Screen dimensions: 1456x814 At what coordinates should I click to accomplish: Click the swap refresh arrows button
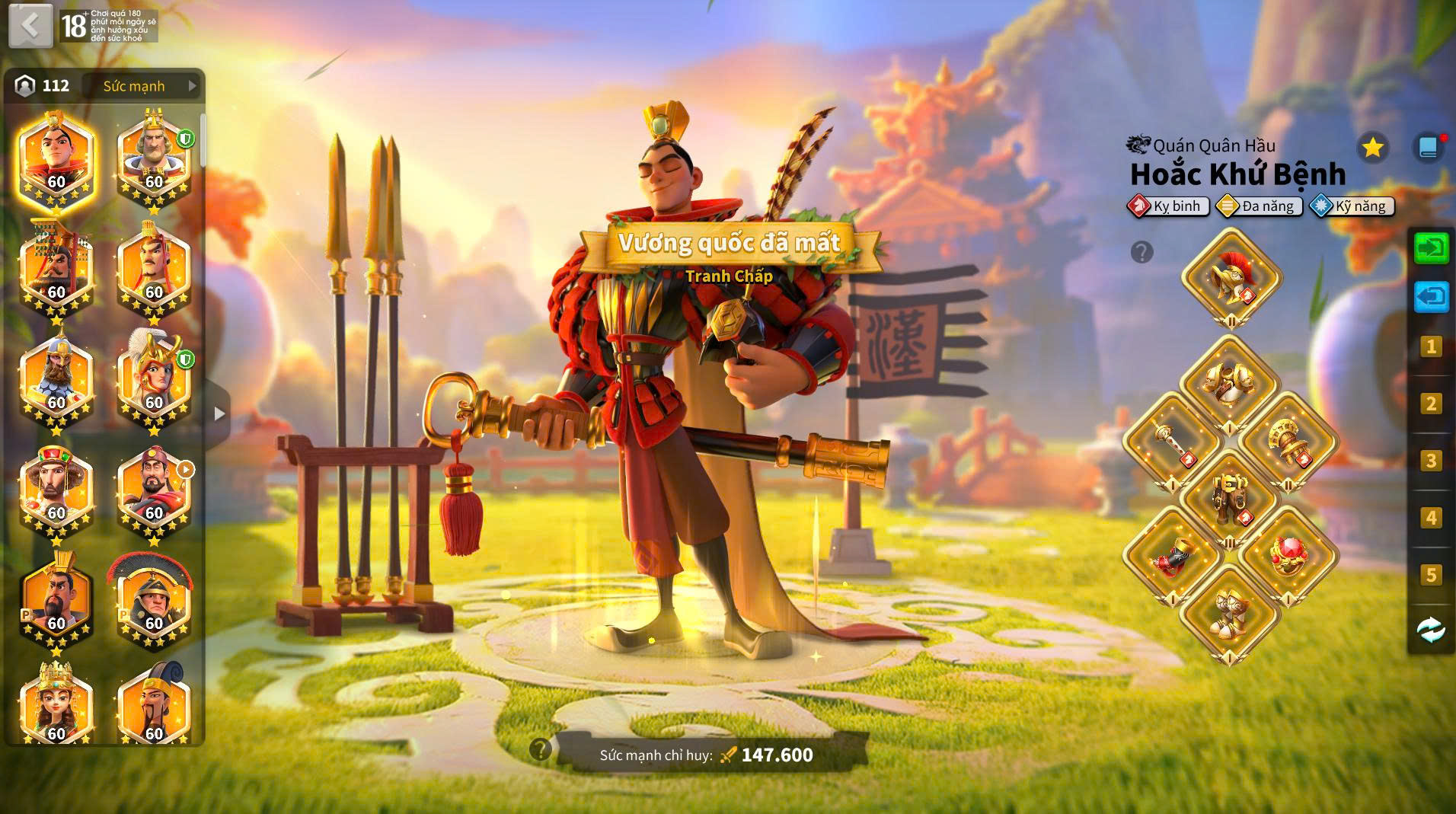click(1431, 630)
